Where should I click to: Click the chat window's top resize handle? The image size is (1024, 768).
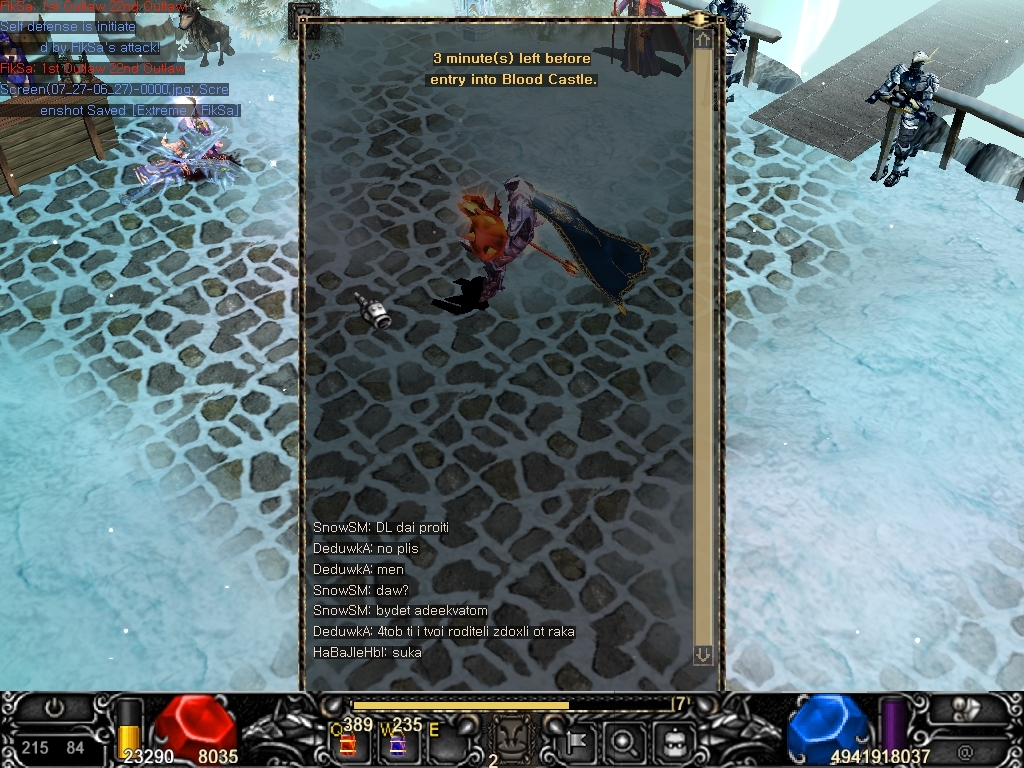tap(698, 19)
